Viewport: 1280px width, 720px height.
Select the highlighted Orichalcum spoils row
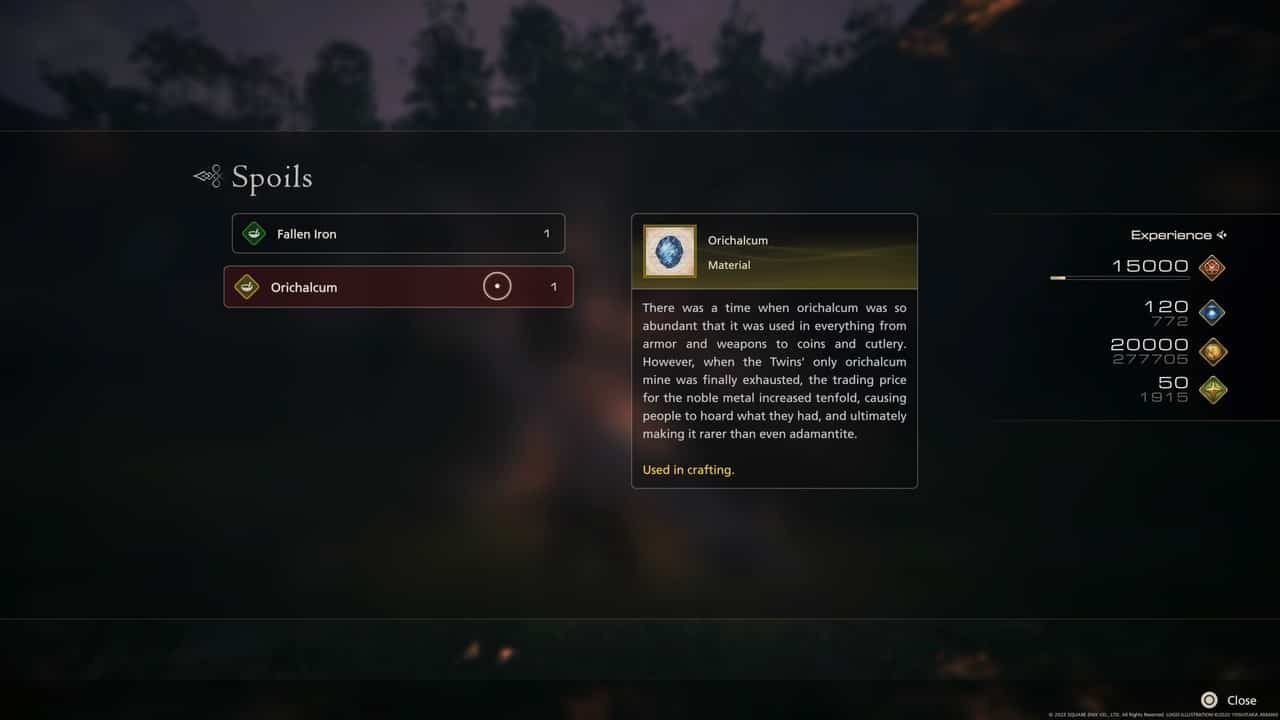pos(398,287)
